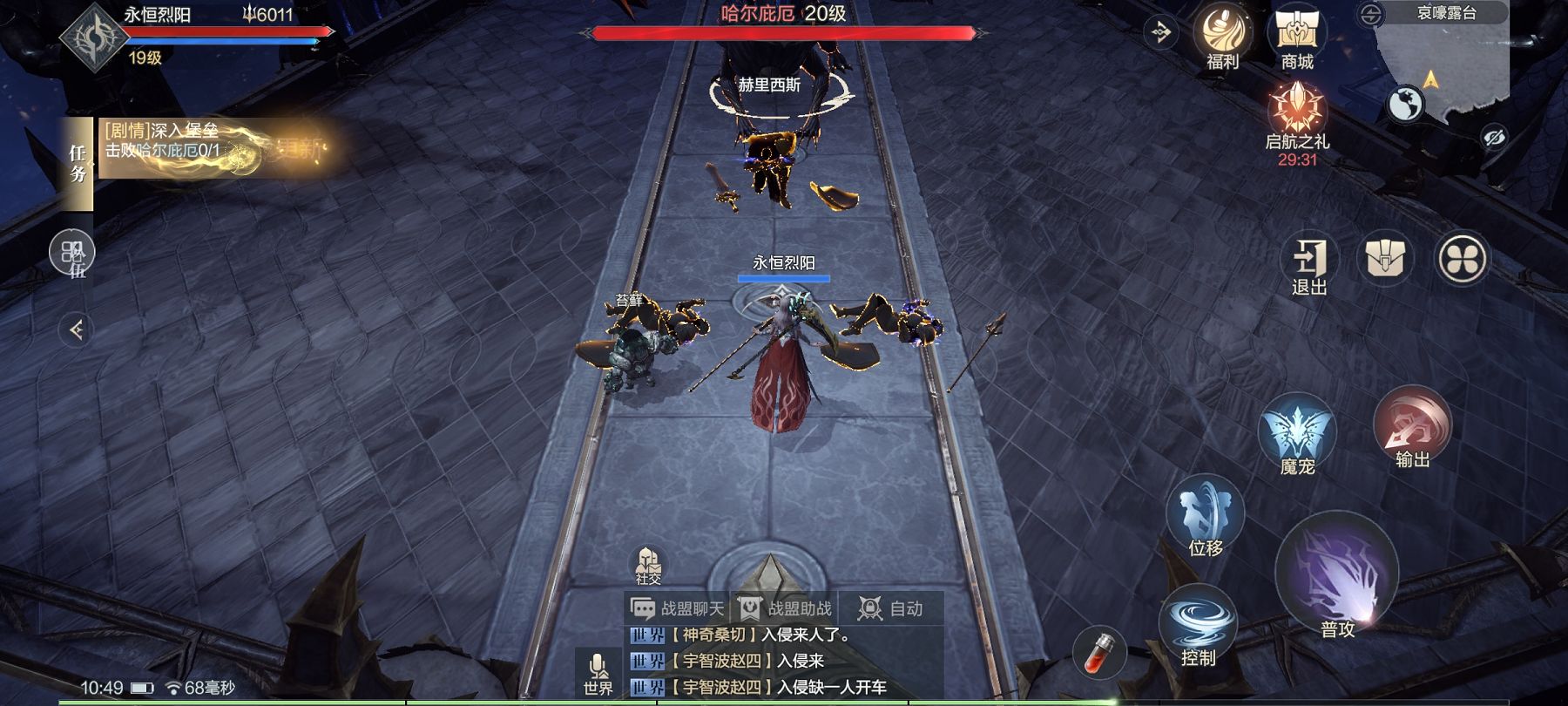1568x706 pixels.
Task: Activate the 魔宠 pet skill
Action: (1297, 433)
